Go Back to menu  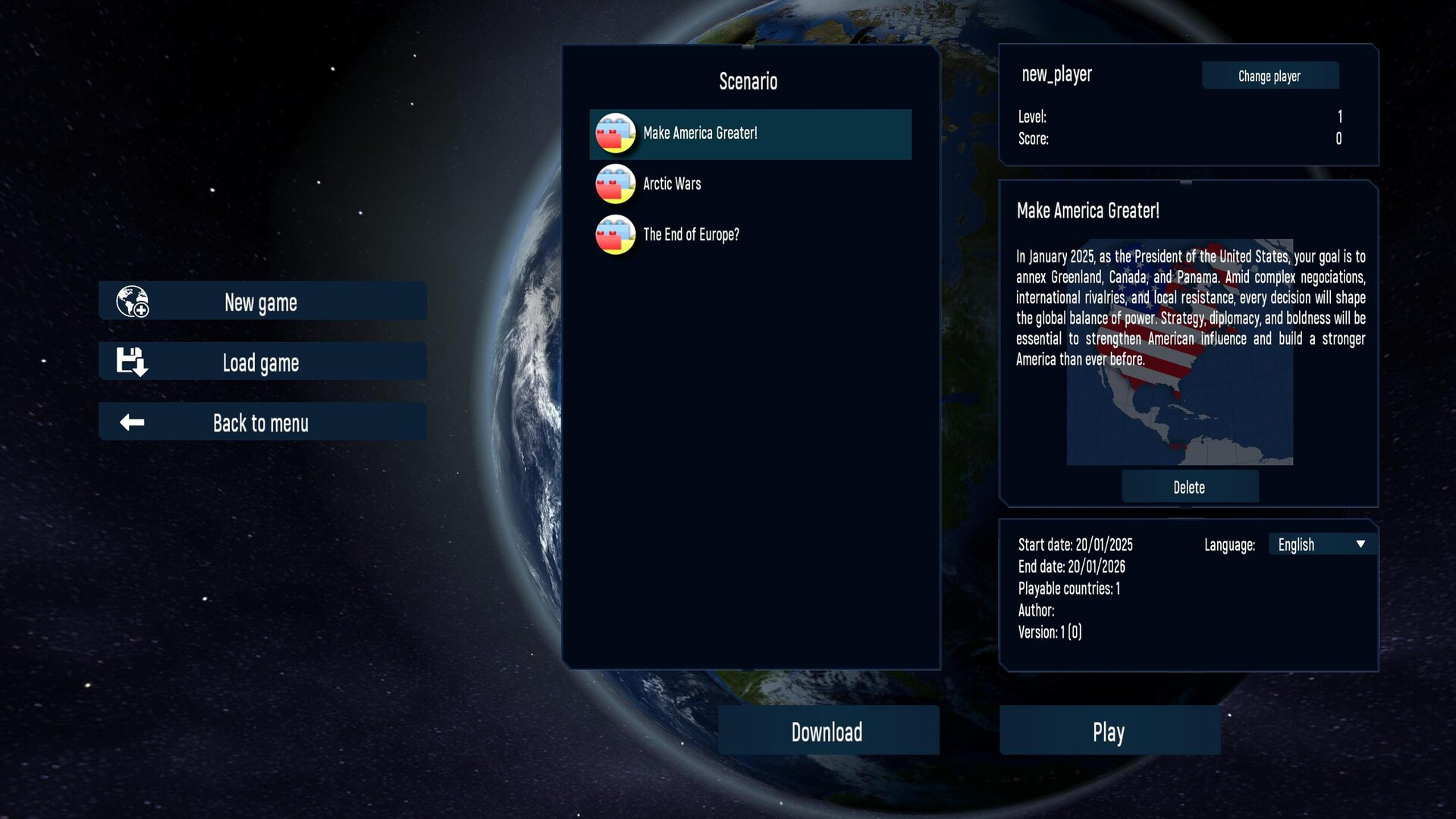261,422
